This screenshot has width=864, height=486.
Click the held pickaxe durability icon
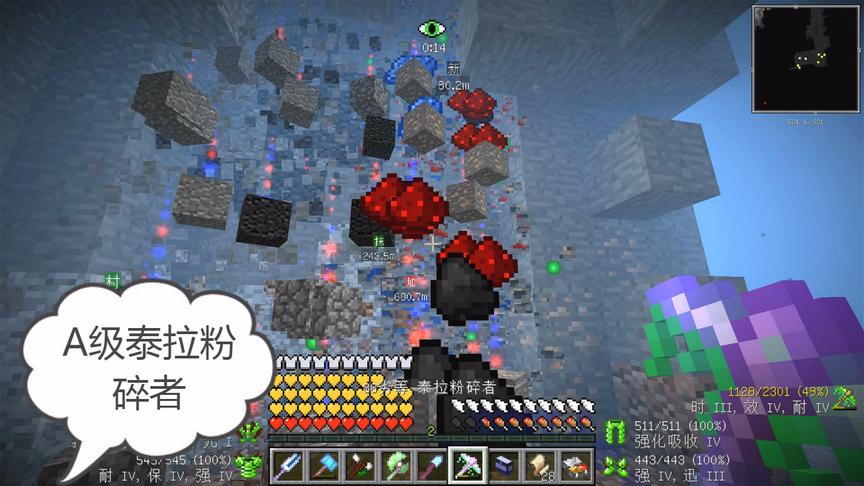pyautogui.click(x=844, y=397)
